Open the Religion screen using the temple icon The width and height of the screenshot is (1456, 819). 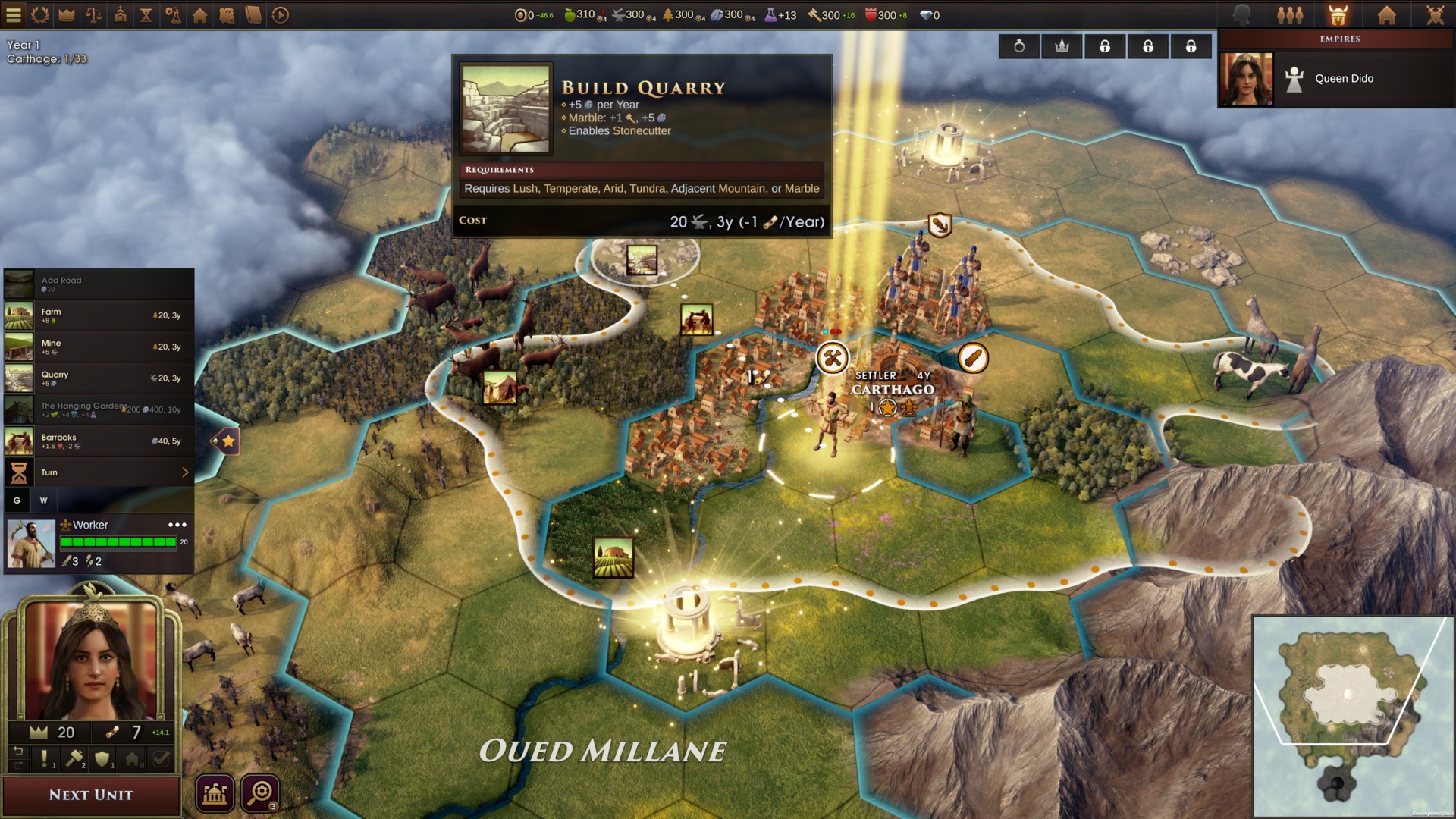tap(119, 13)
